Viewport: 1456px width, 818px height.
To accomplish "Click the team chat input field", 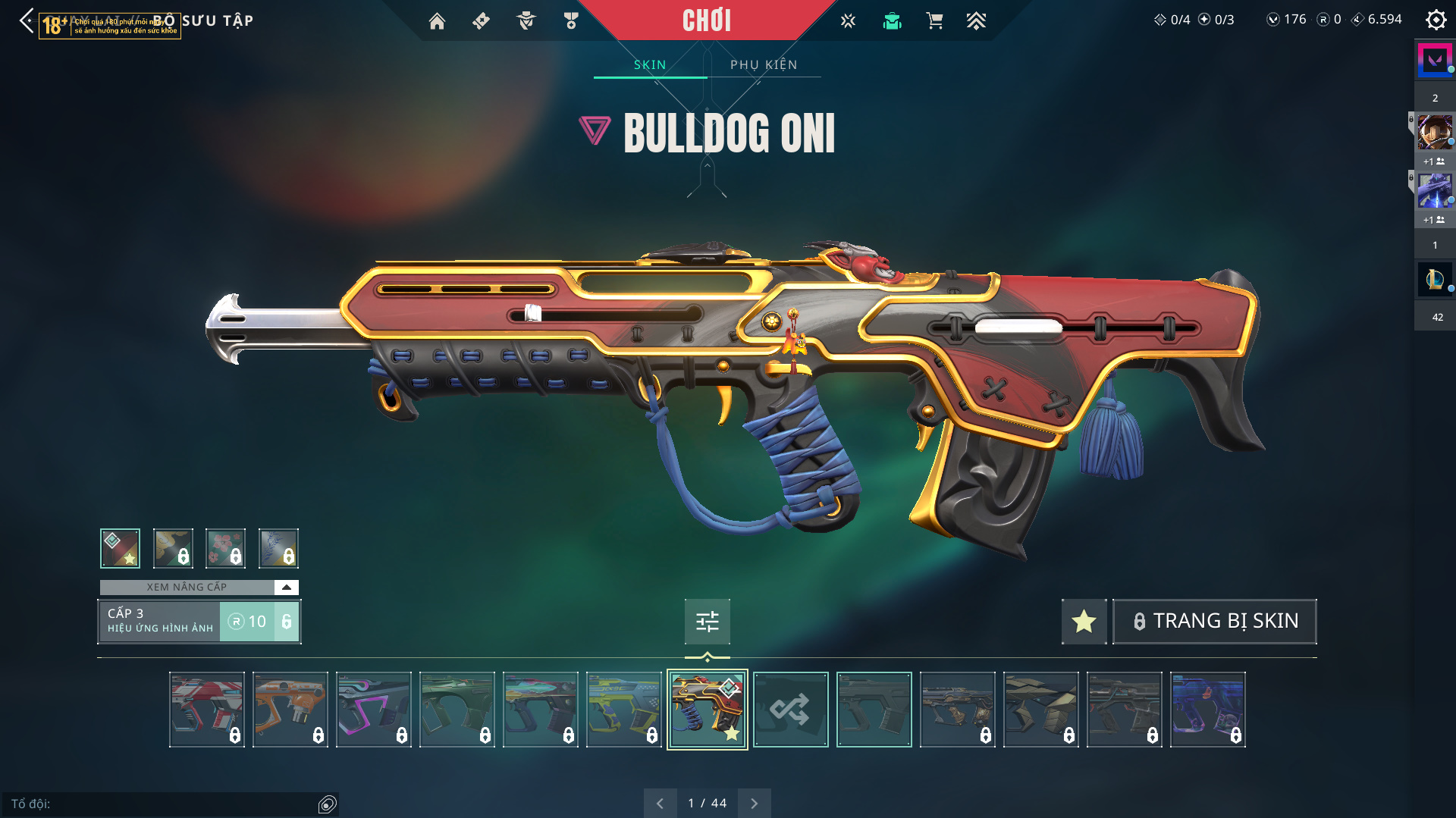I will [x=163, y=804].
